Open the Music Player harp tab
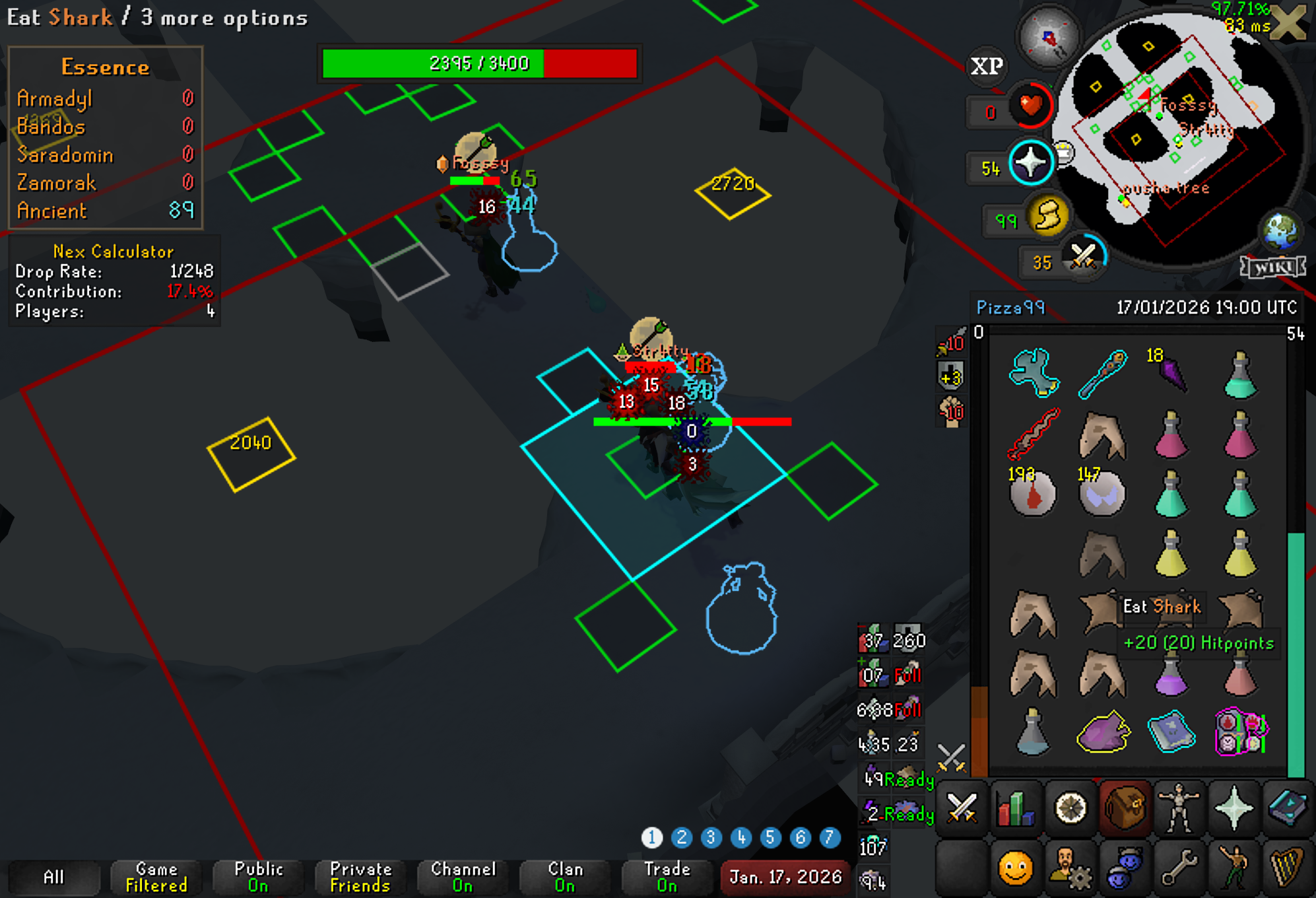 pos(1288,868)
